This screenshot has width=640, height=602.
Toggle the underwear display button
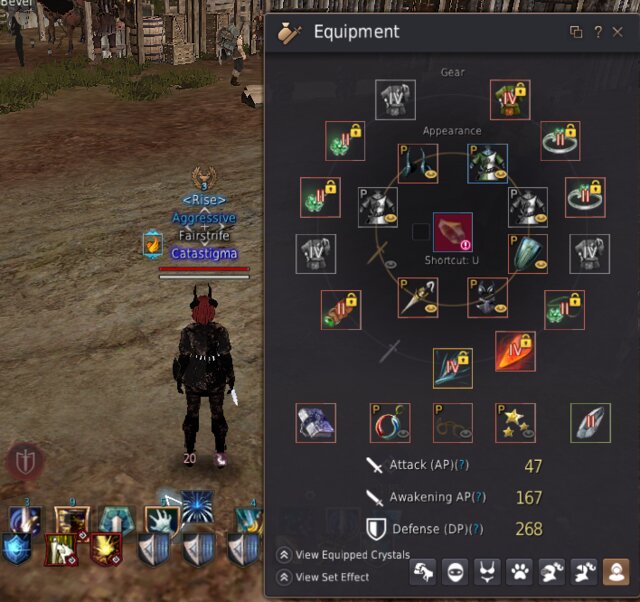point(487,572)
